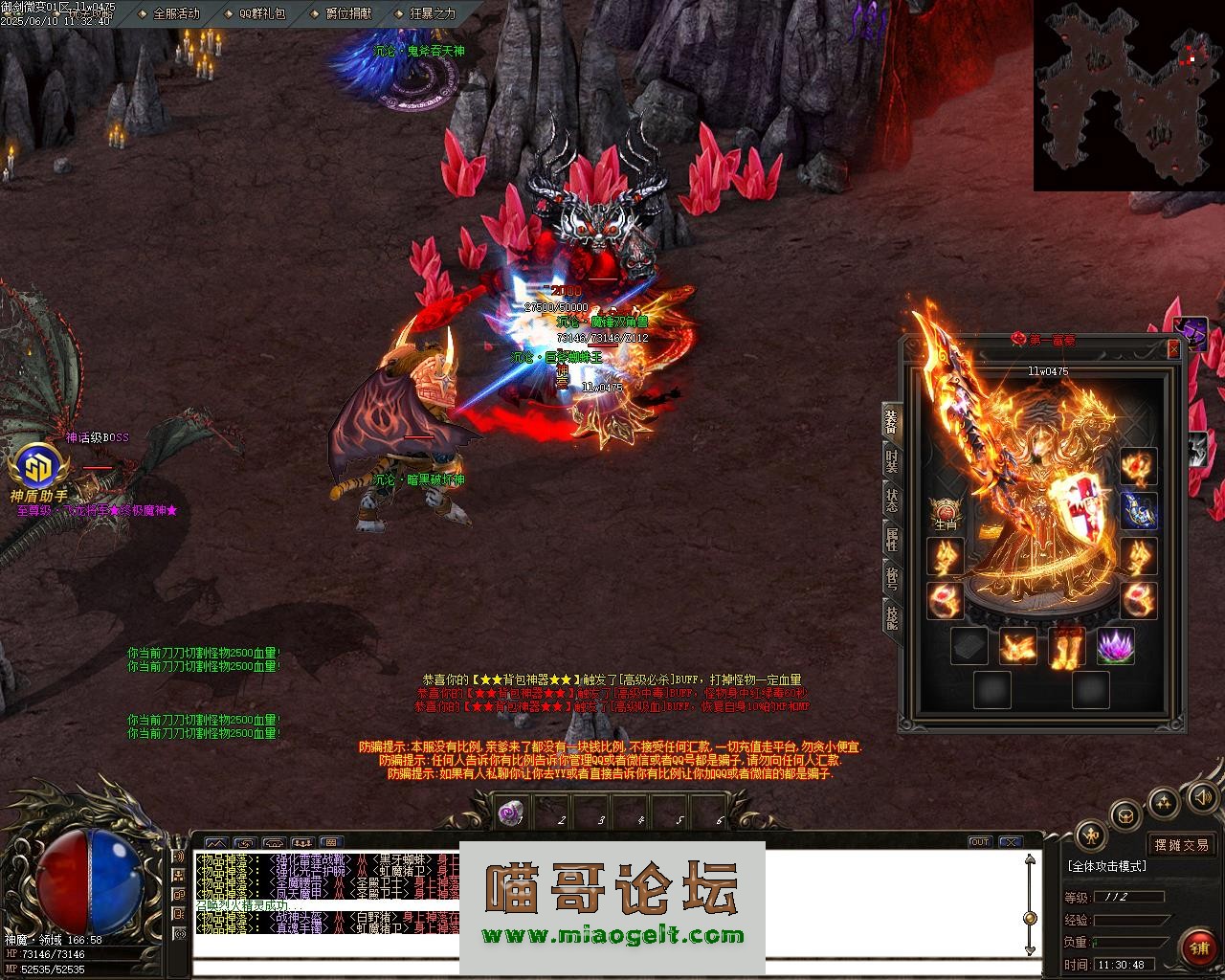Viewport: 1225px width, 980px height.
Task: Open the QQ群礼包 gift pack menu
Action: click(260, 13)
